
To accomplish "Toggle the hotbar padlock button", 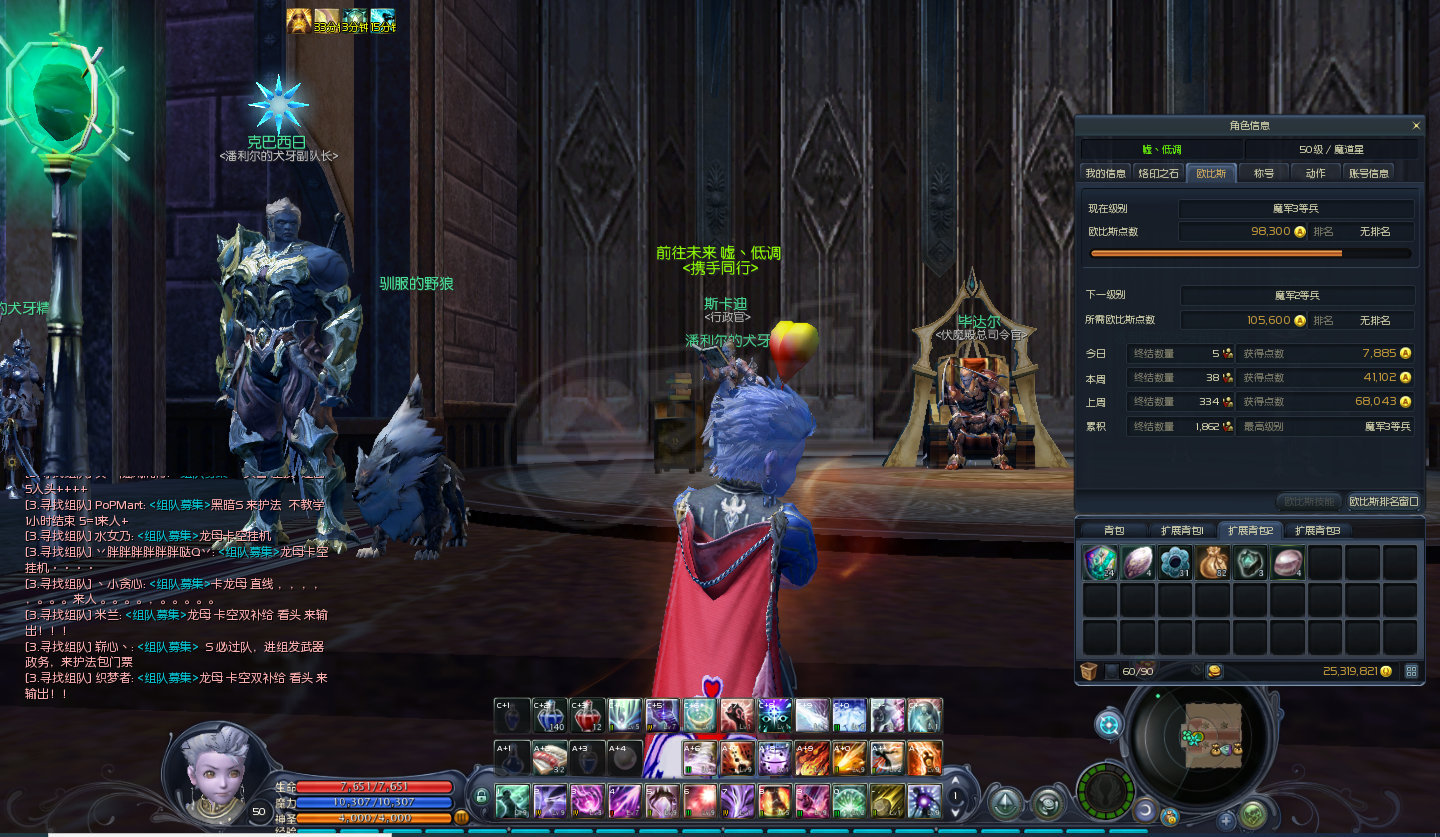I will coord(481,797).
